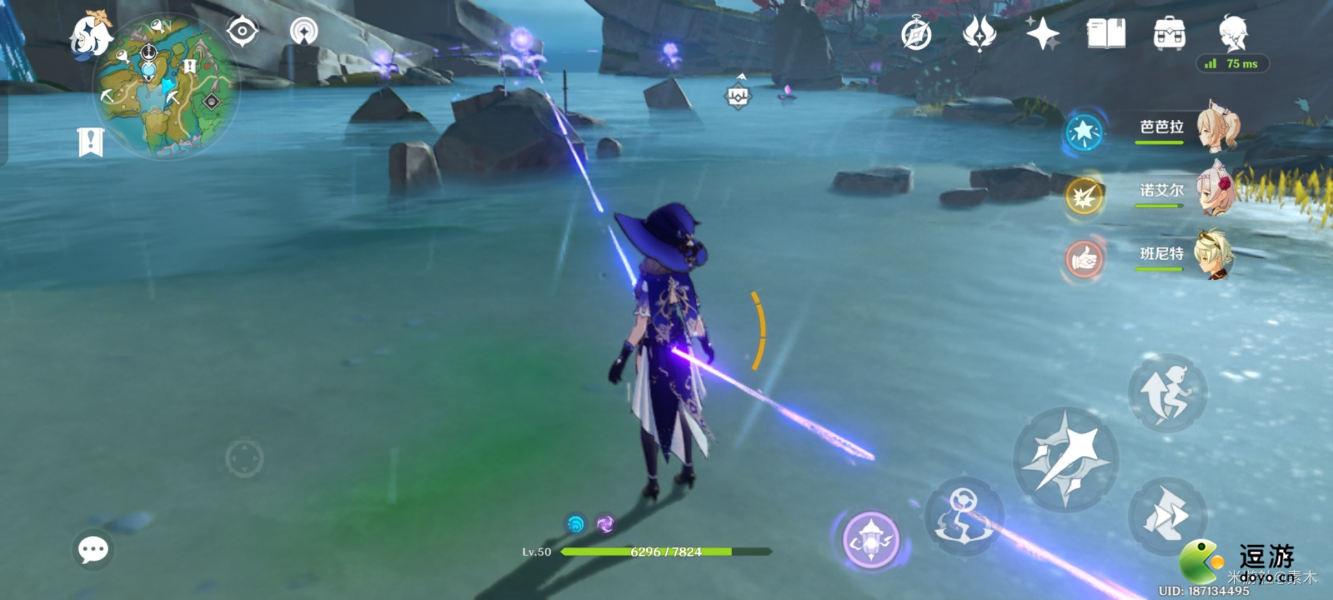Open the quest exclamation bookmark
Image resolution: width=1333 pixels, height=600 pixels.
91,142
